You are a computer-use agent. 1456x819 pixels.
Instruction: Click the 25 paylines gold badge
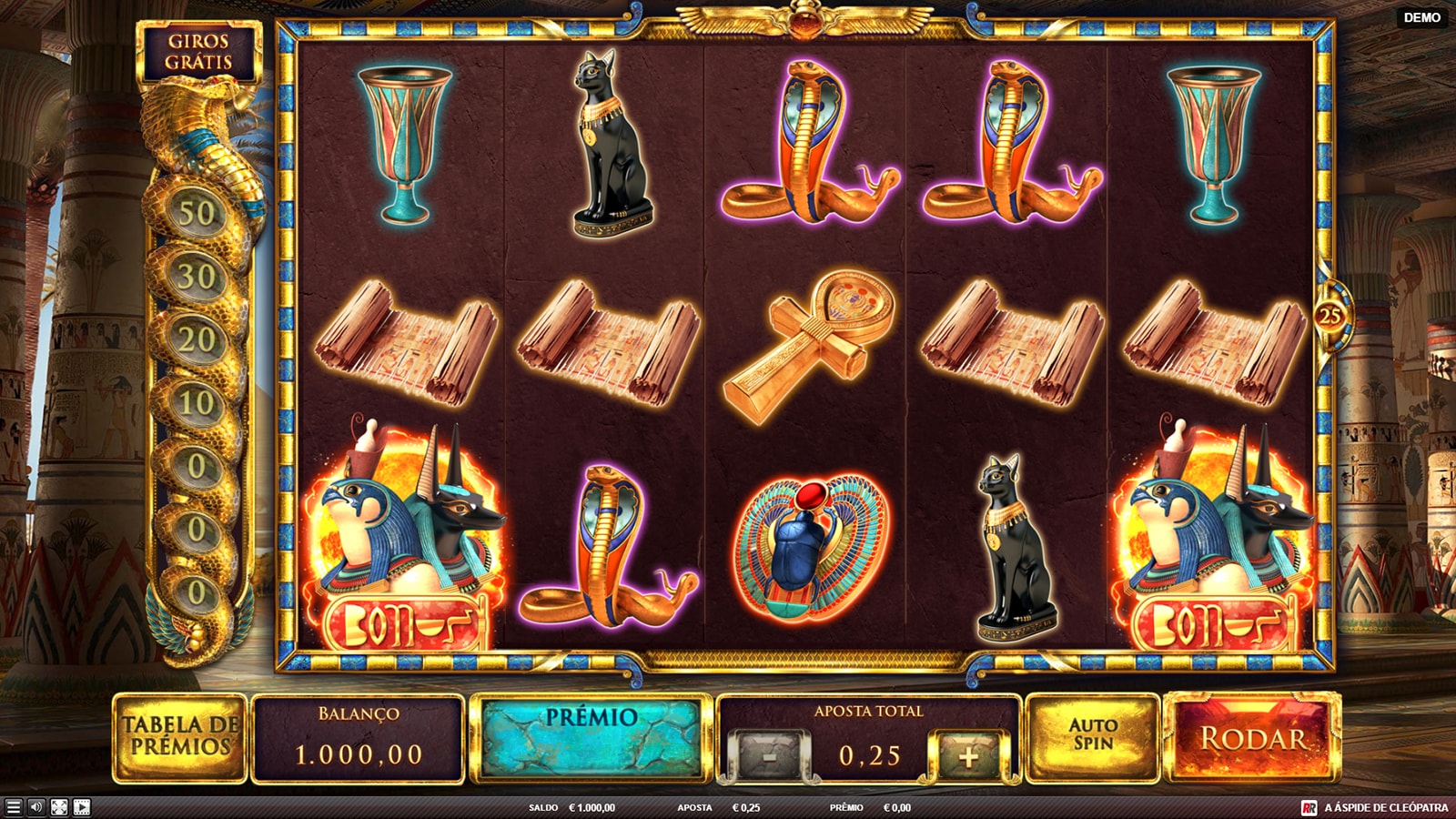[1330, 316]
